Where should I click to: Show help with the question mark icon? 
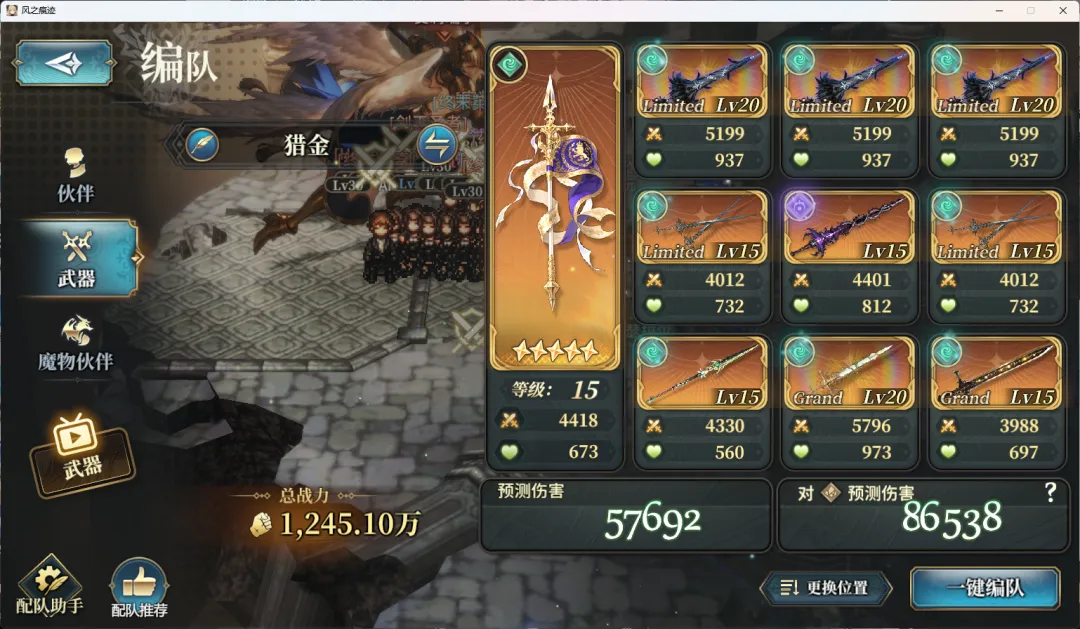(x=1050, y=491)
